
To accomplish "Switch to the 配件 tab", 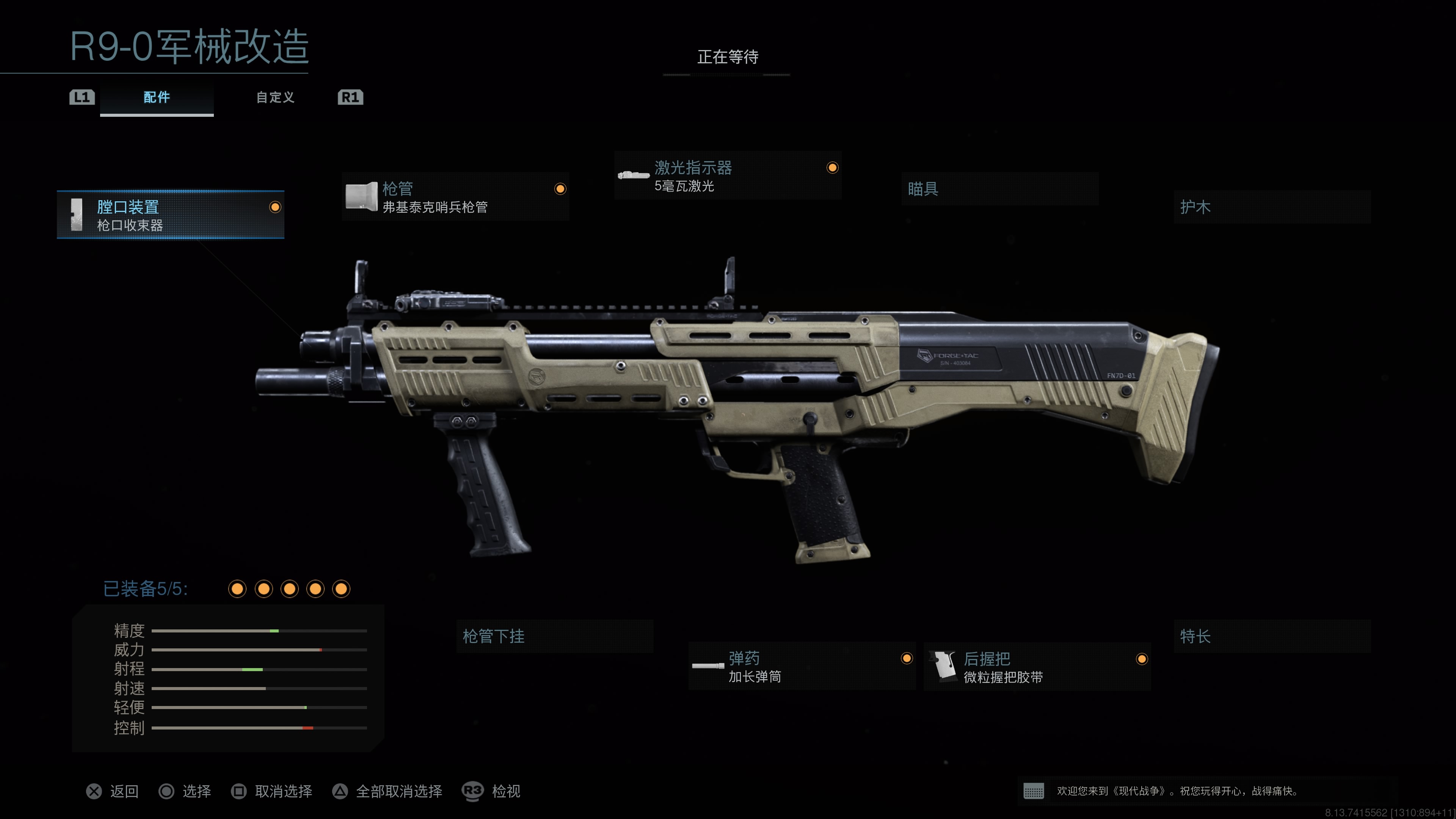I will click(x=157, y=97).
